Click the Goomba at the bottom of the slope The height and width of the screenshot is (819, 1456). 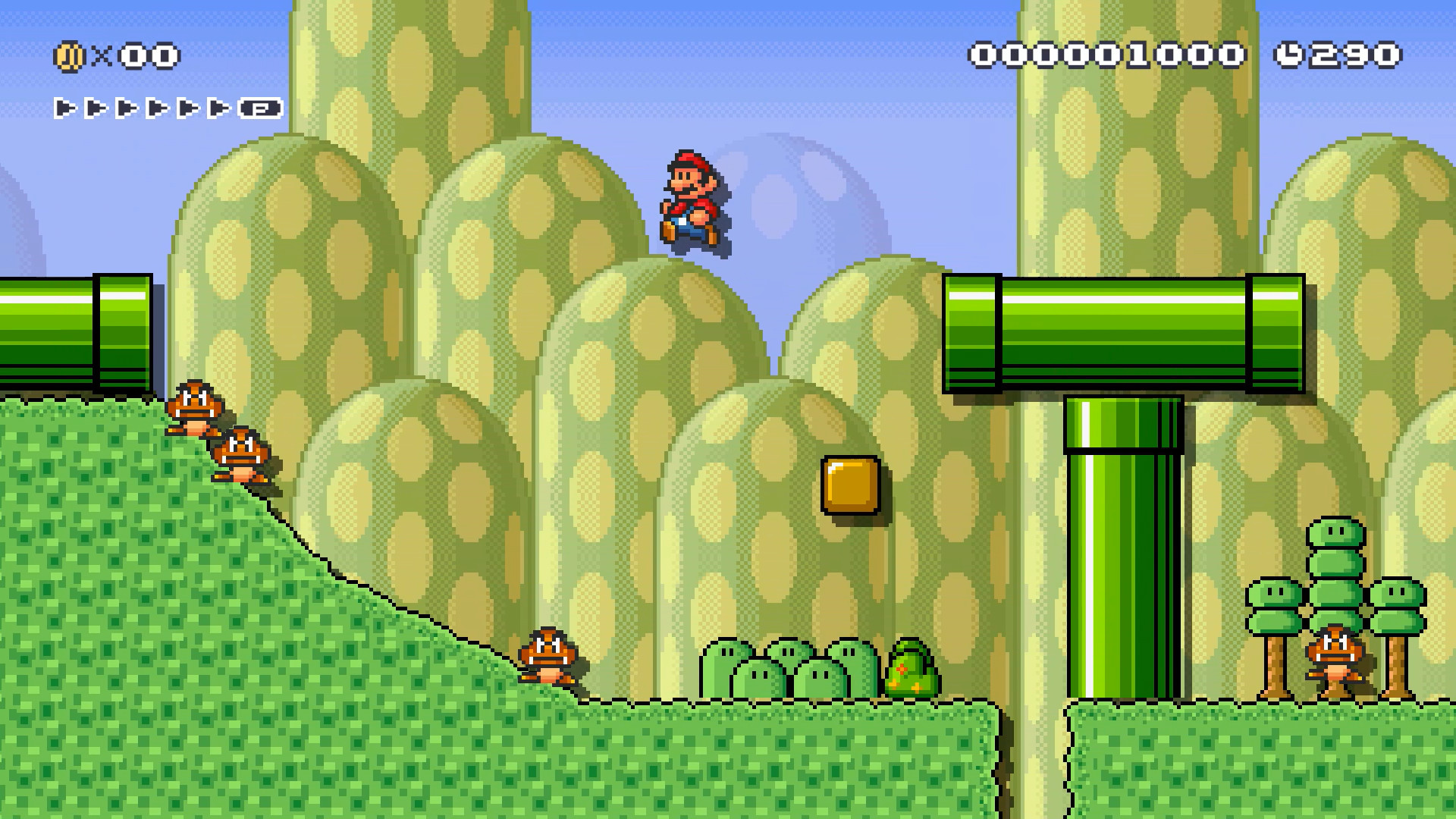(548, 656)
